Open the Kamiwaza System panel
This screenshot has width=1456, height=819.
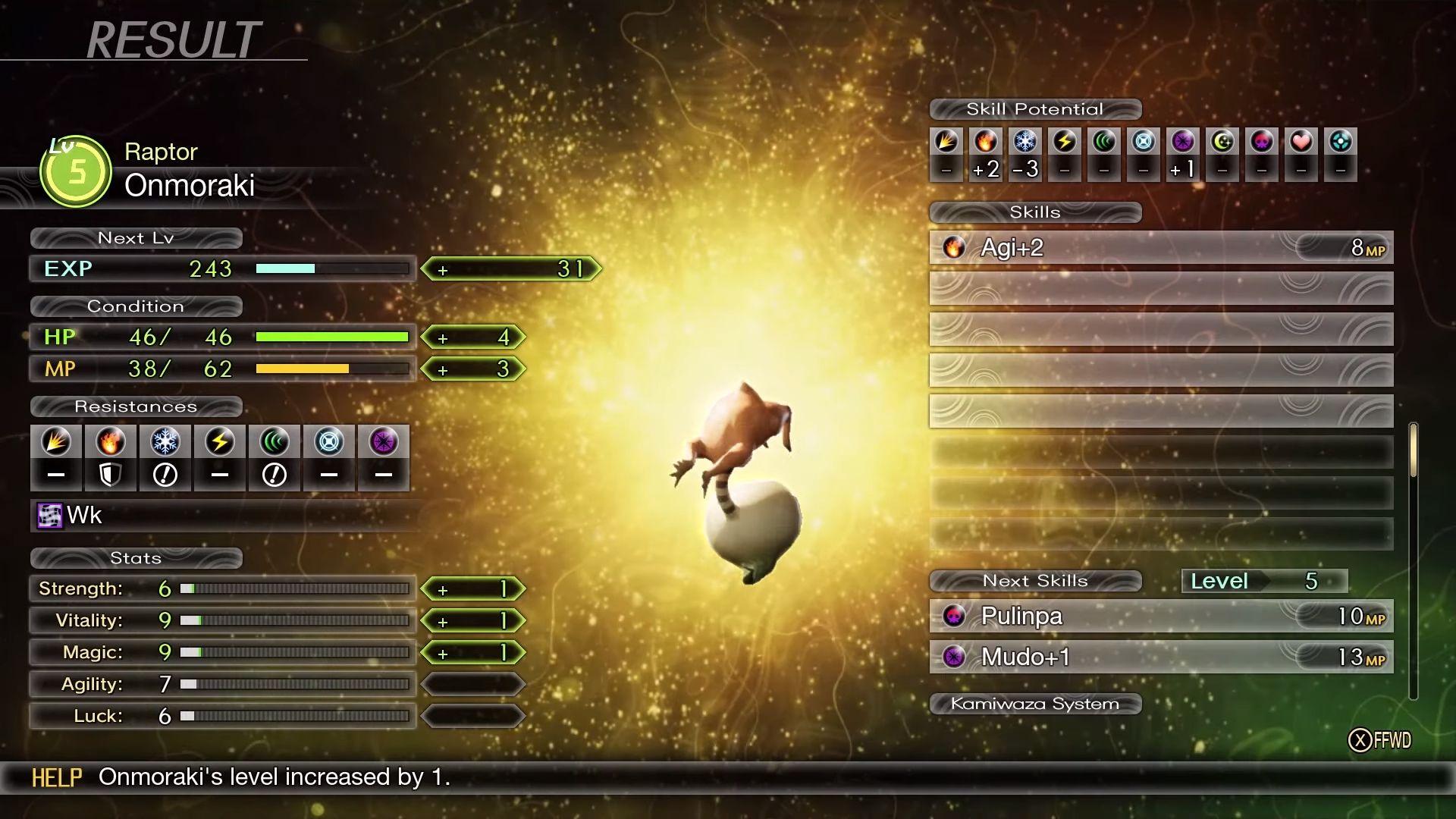coord(1035,704)
